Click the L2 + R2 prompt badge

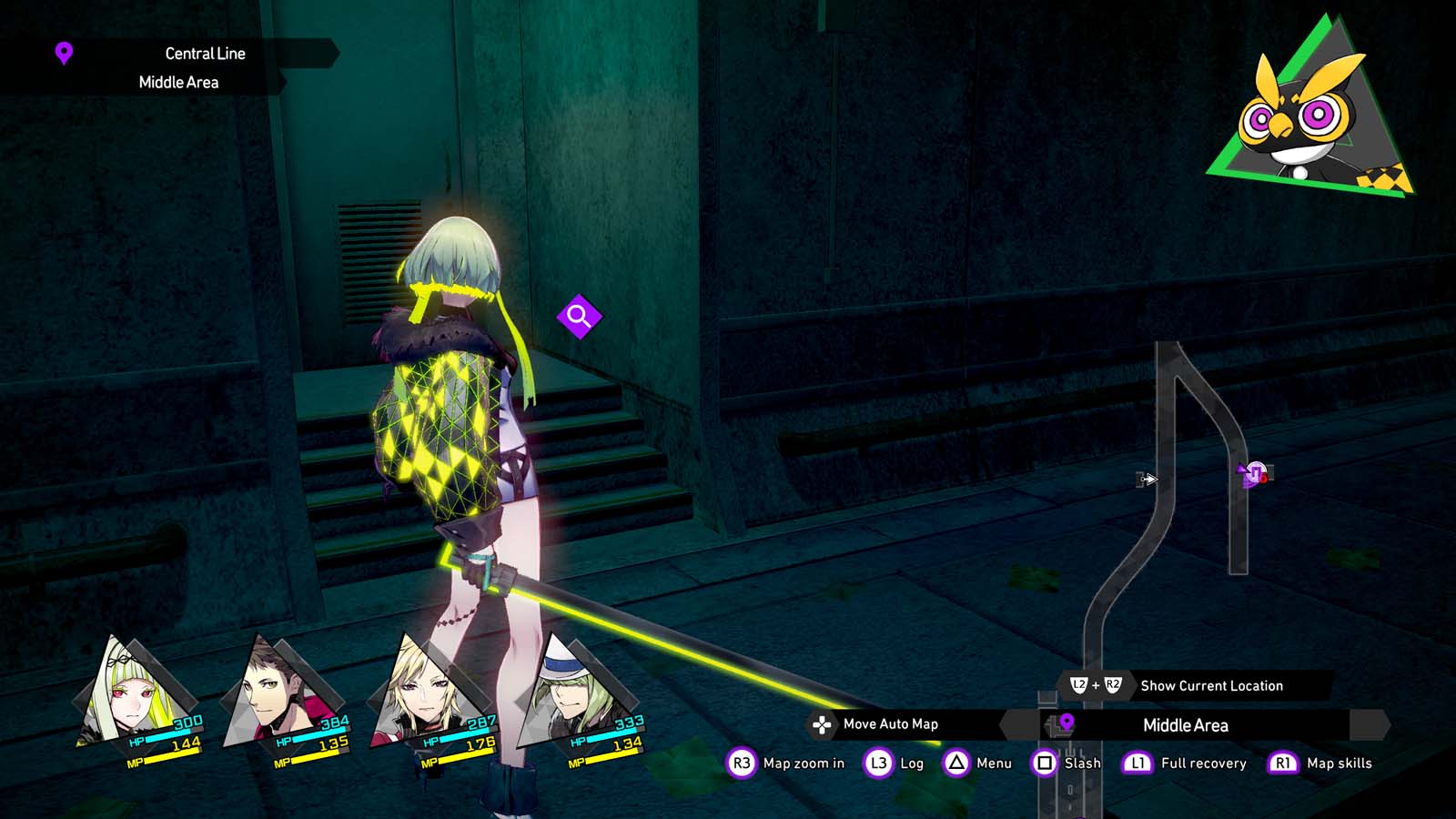1097,685
